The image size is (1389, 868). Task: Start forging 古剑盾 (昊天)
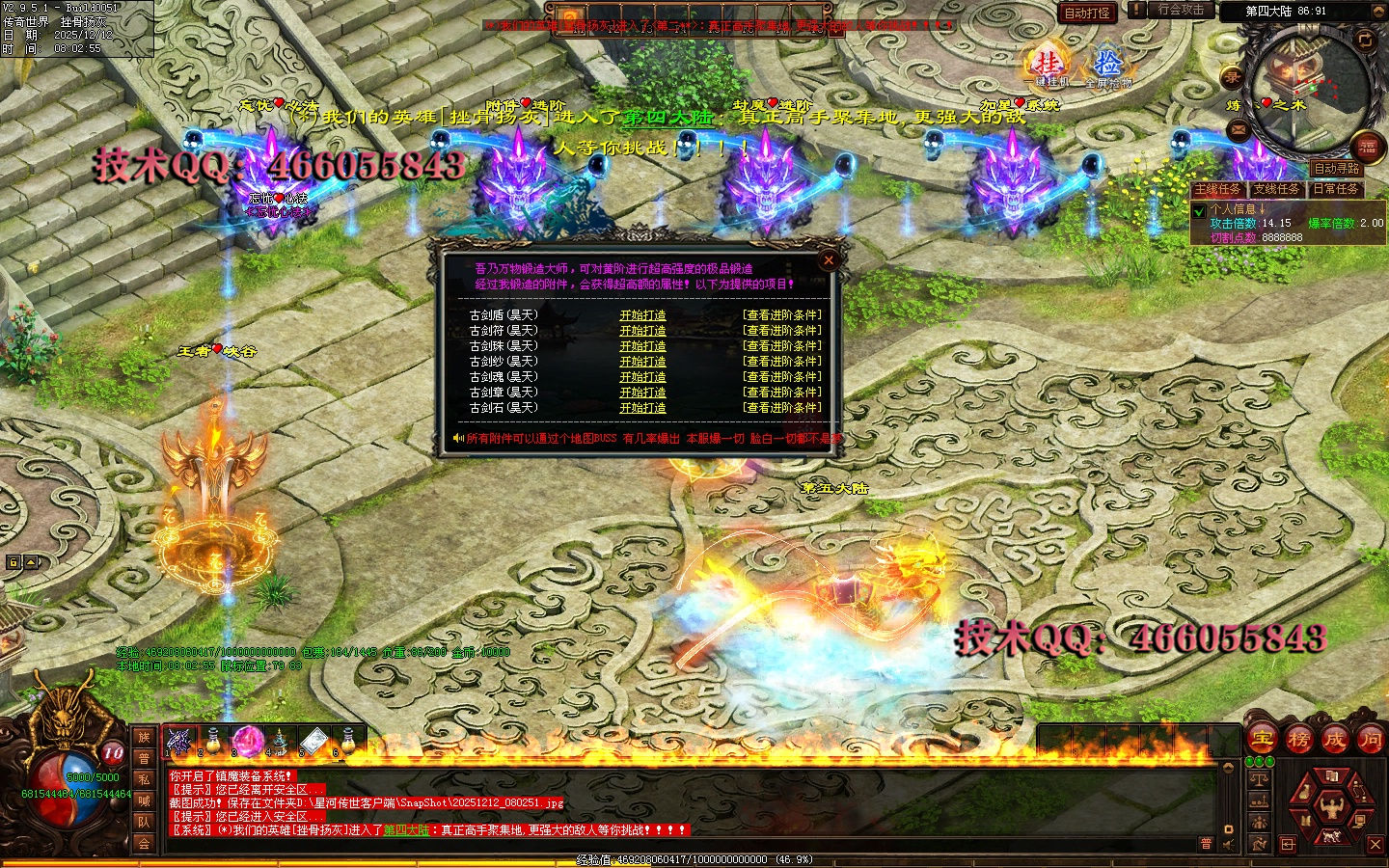click(642, 315)
